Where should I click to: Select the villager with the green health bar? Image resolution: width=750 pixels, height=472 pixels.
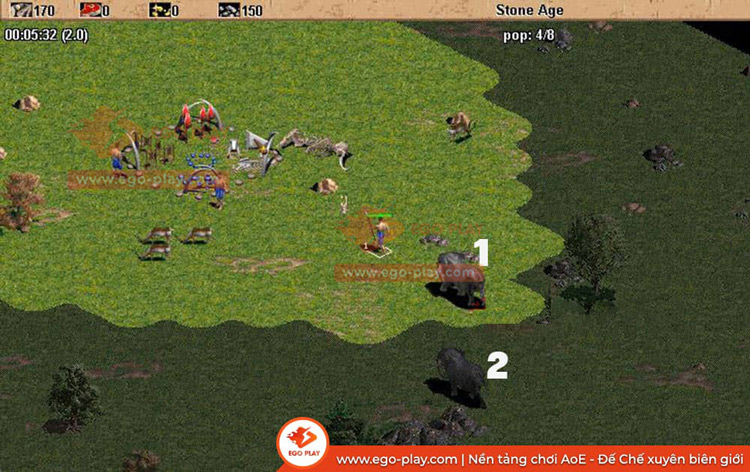pos(380,233)
